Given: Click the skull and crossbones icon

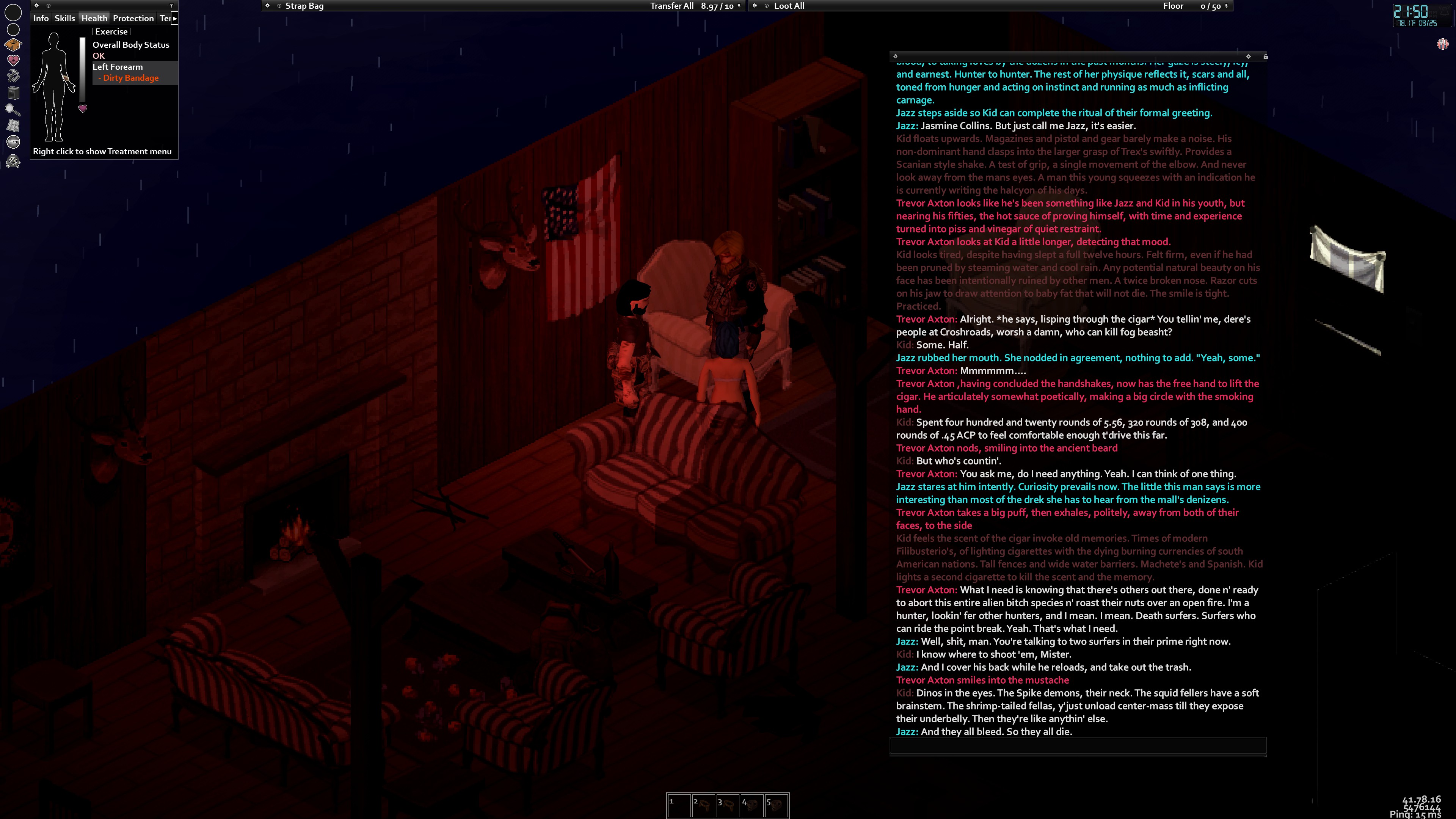Looking at the screenshot, I should [x=13, y=162].
